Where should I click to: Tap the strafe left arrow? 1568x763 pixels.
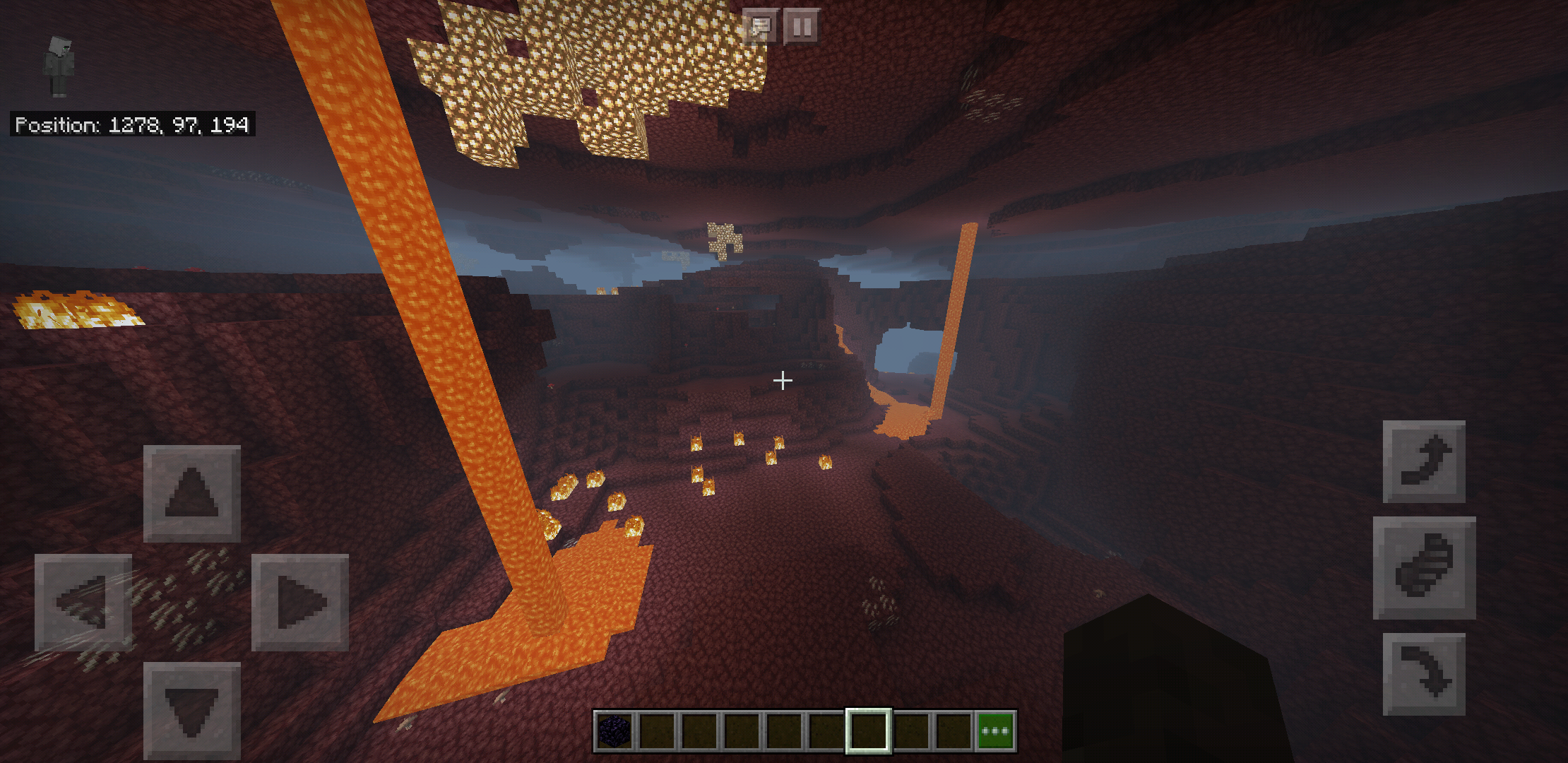click(x=83, y=602)
